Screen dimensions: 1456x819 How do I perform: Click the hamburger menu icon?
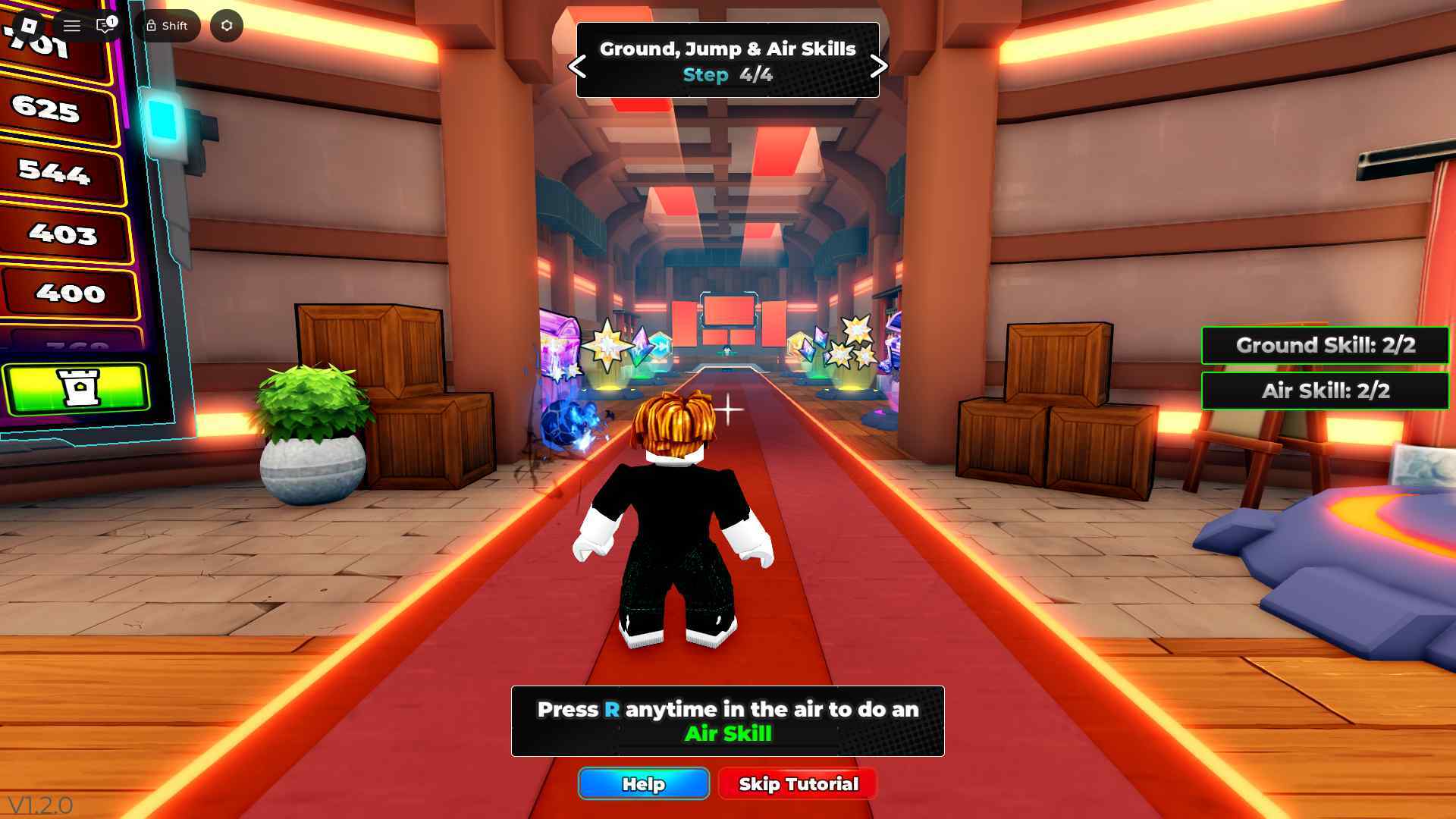71,25
